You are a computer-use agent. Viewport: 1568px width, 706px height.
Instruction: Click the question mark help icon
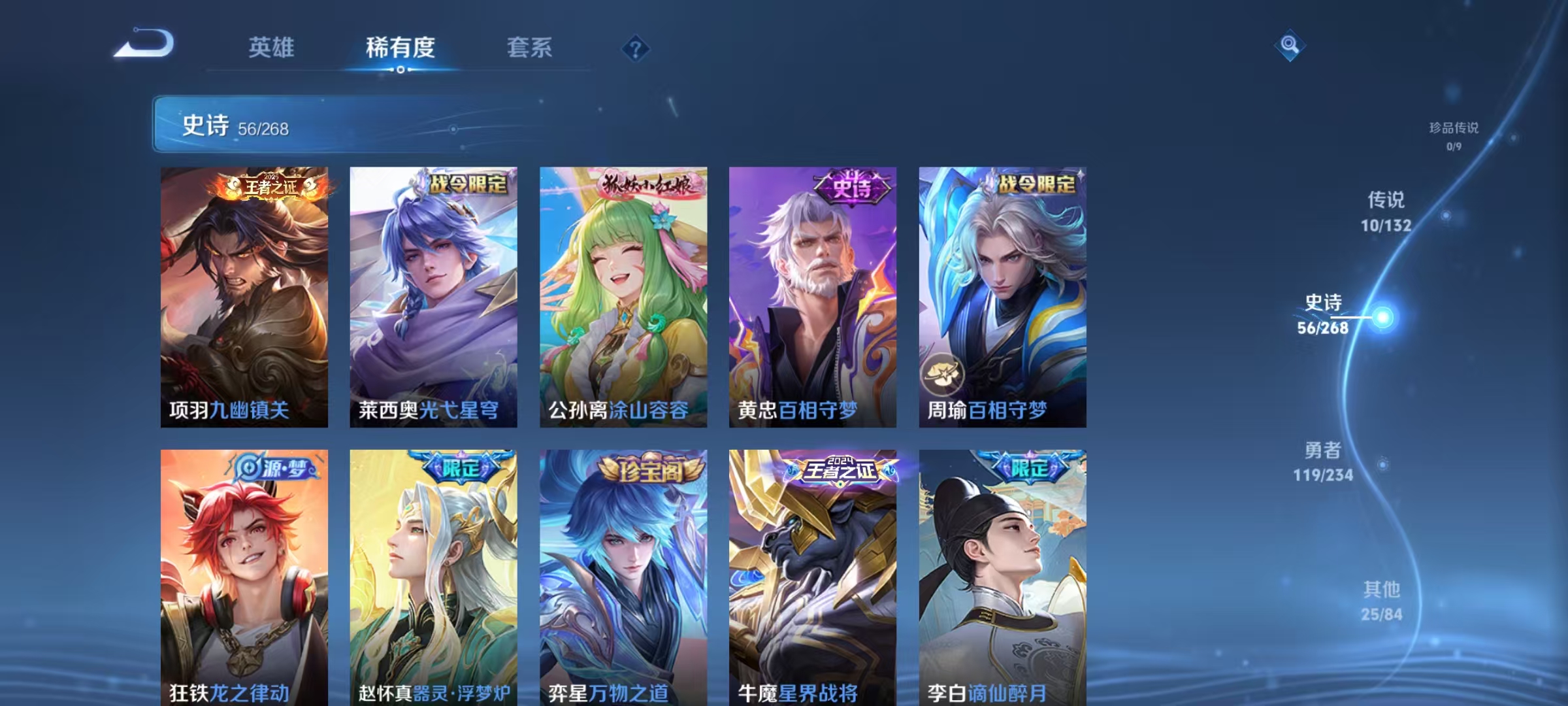click(x=634, y=48)
